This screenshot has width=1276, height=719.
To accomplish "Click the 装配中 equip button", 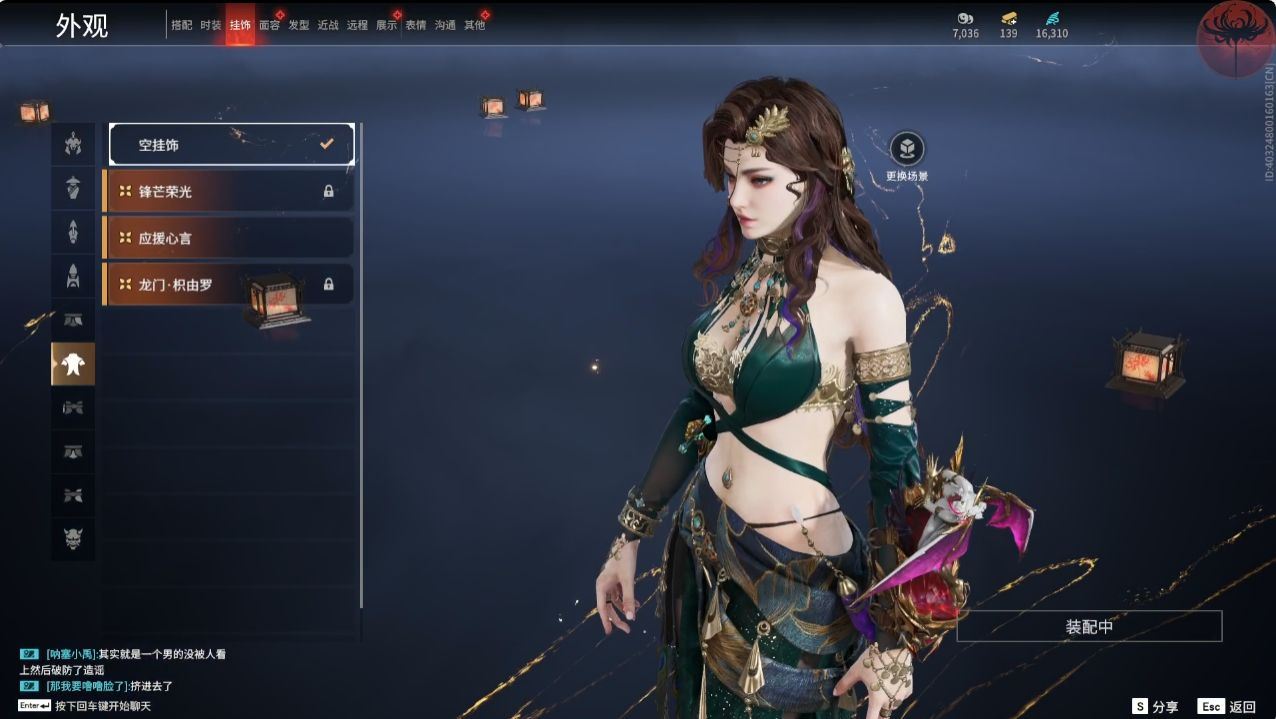I will pos(1089,627).
